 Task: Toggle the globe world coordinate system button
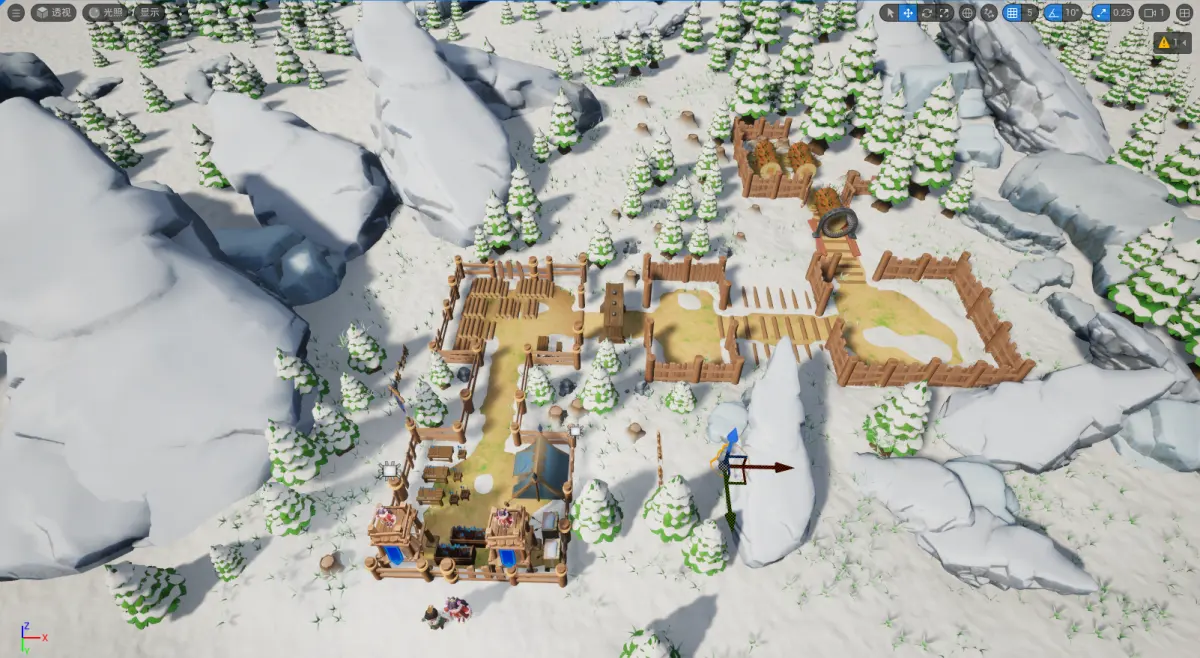pyautogui.click(x=967, y=13)
